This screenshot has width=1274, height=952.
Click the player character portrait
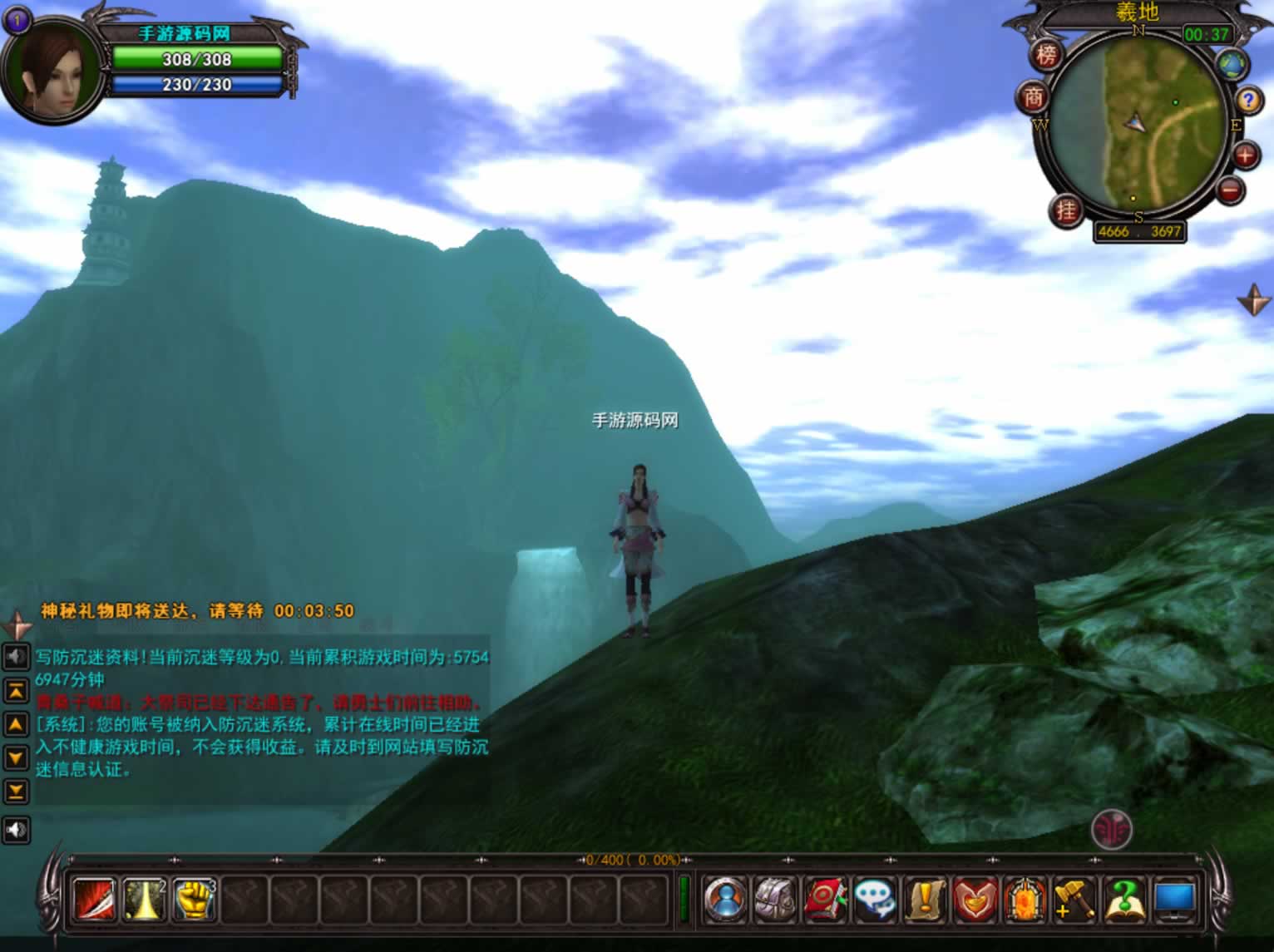[x=52, y=69]
